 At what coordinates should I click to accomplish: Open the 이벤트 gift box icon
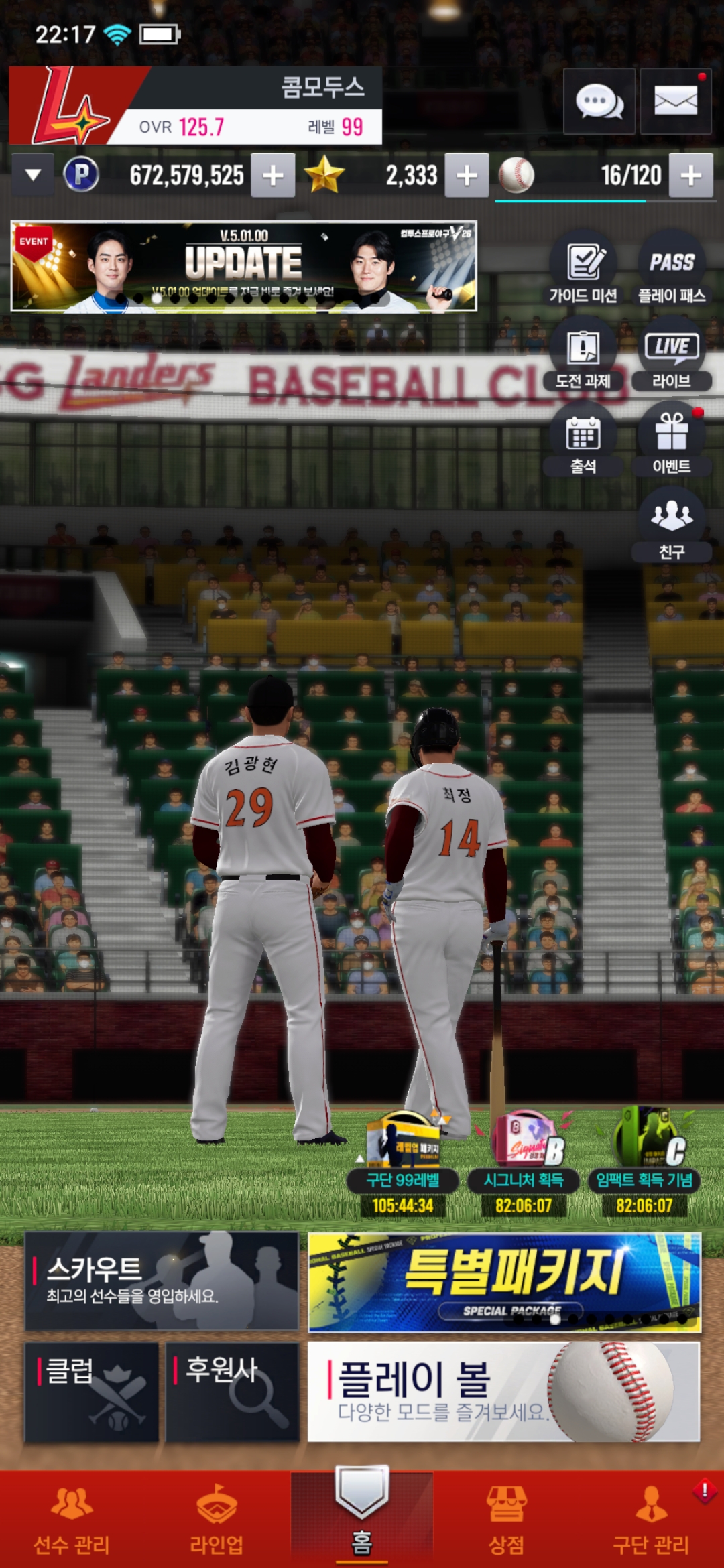click(672, 442)
